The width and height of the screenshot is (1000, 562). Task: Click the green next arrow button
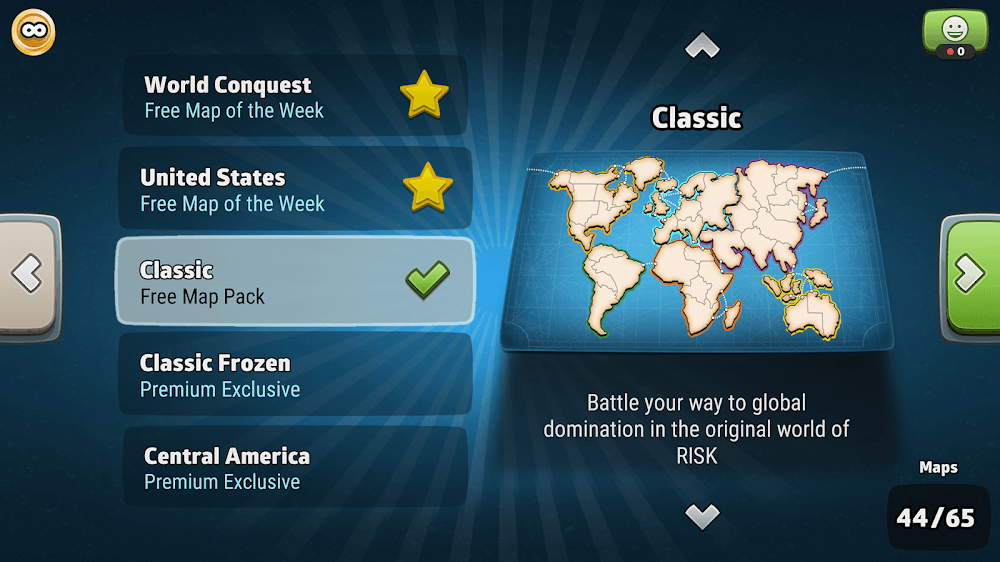970,273
